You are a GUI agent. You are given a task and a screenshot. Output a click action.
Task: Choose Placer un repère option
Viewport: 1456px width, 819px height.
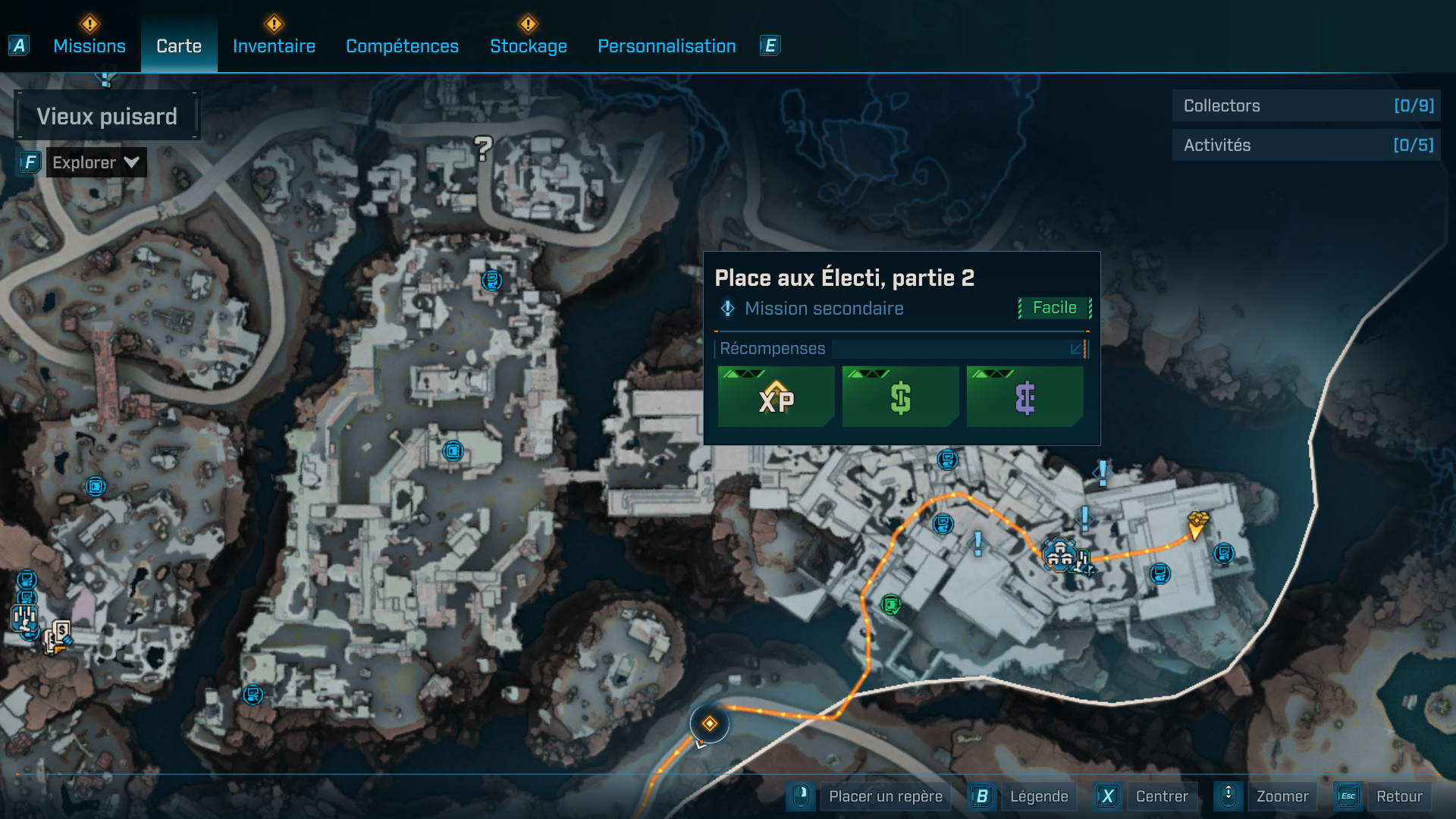pos(885,796)
